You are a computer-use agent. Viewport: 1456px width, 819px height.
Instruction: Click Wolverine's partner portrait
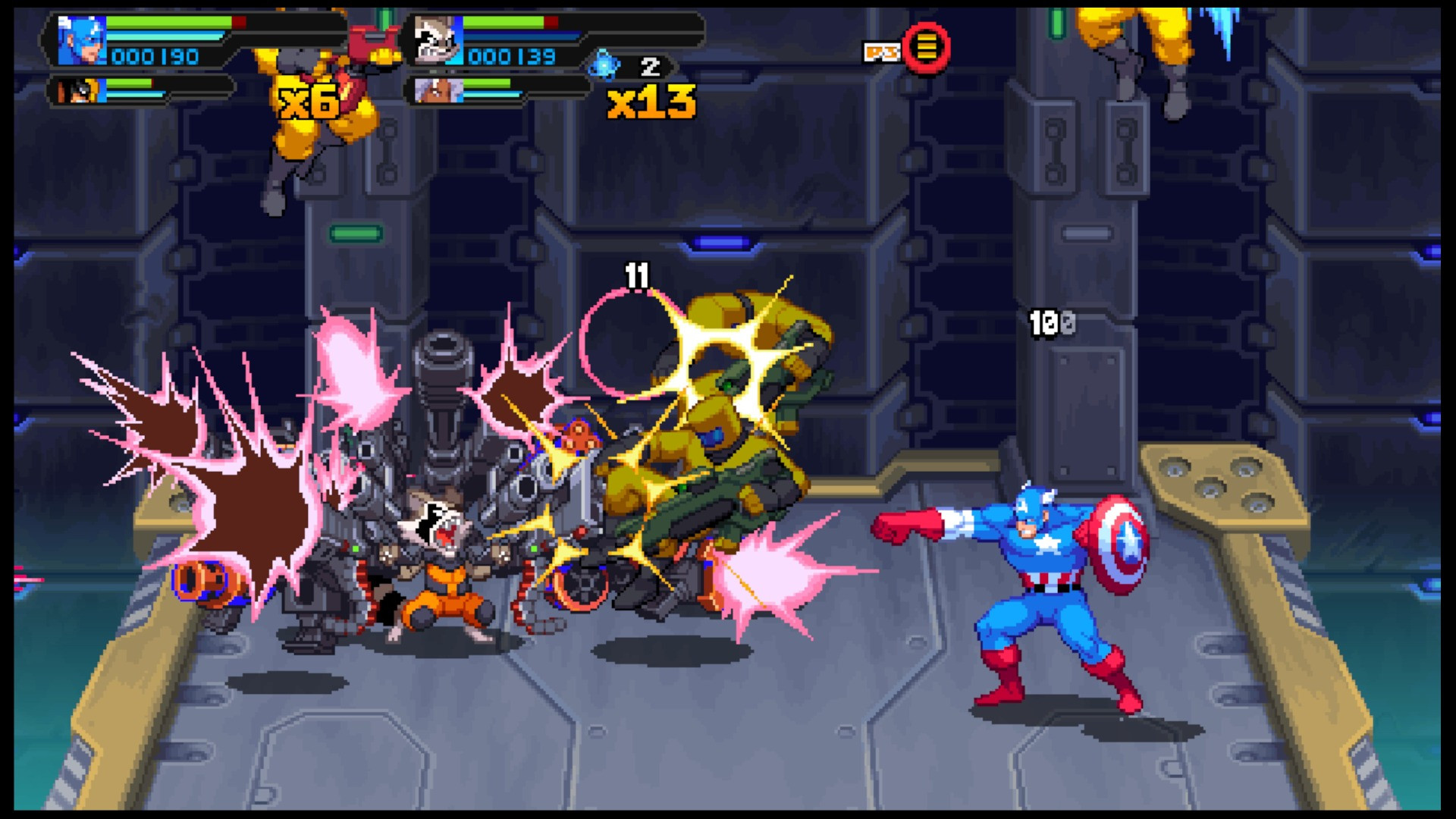[x=77, y=90]
